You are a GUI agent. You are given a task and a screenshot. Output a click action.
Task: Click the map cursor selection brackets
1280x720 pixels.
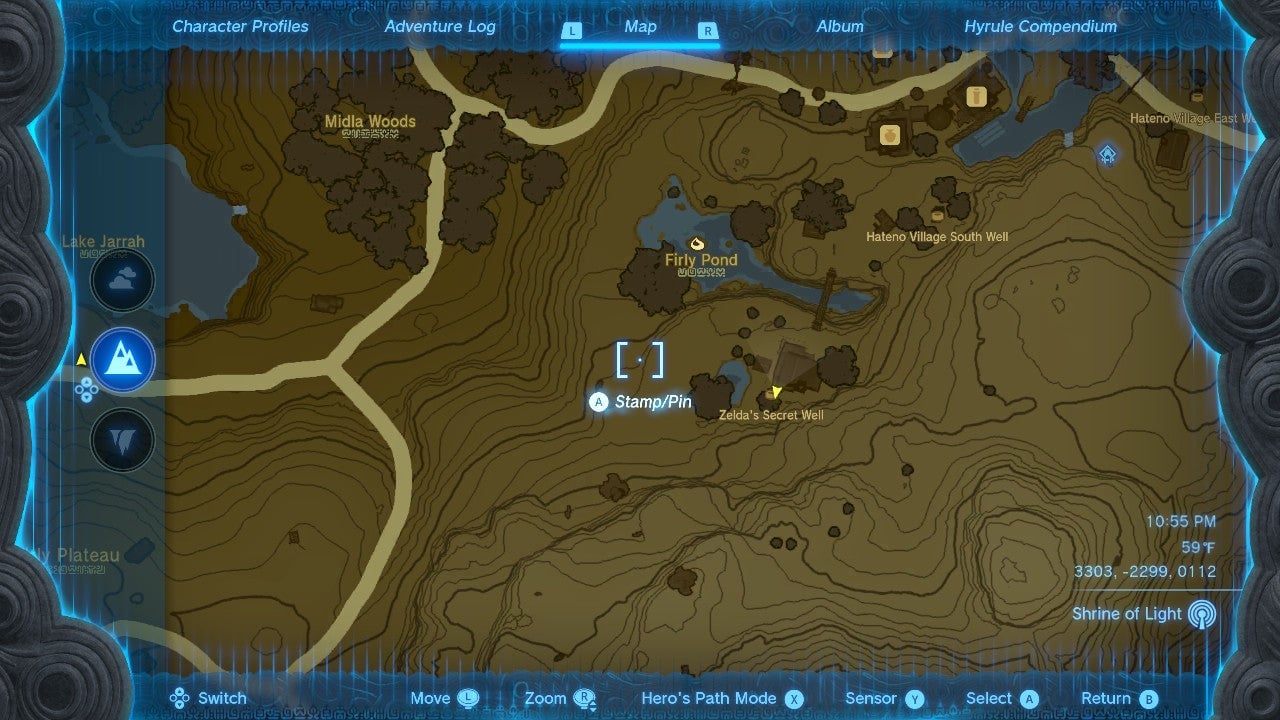tap(639, 360)
